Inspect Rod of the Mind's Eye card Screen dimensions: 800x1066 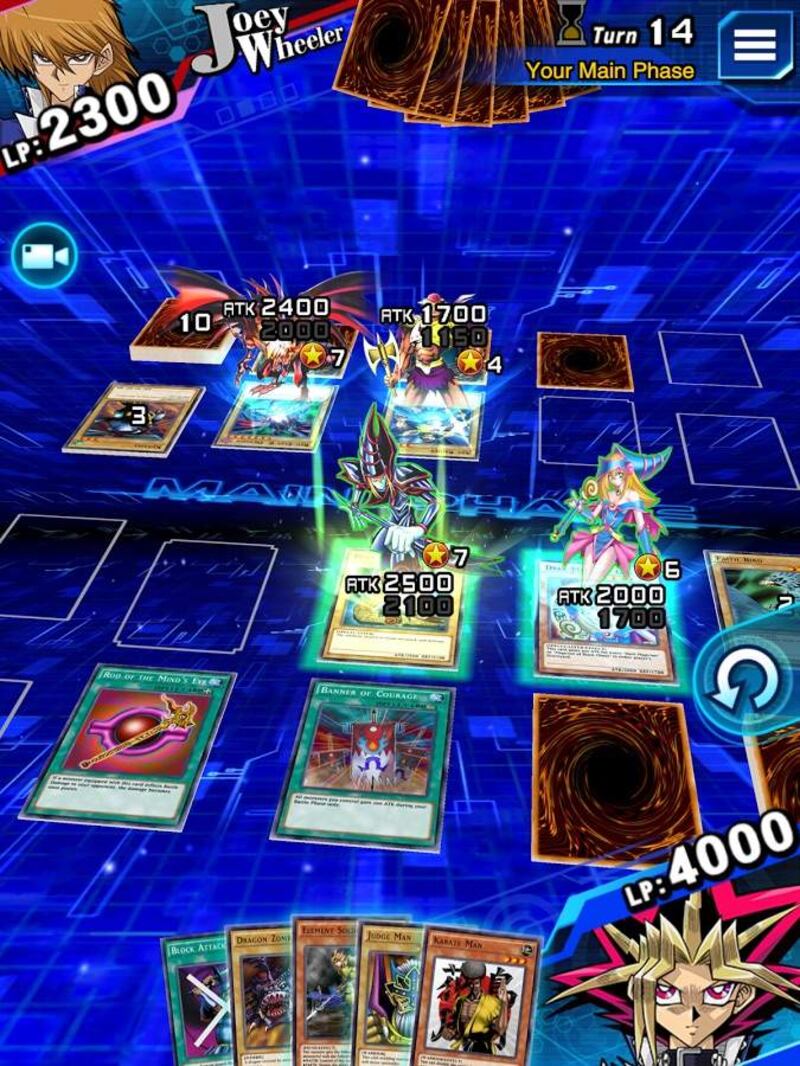point(130,743)
